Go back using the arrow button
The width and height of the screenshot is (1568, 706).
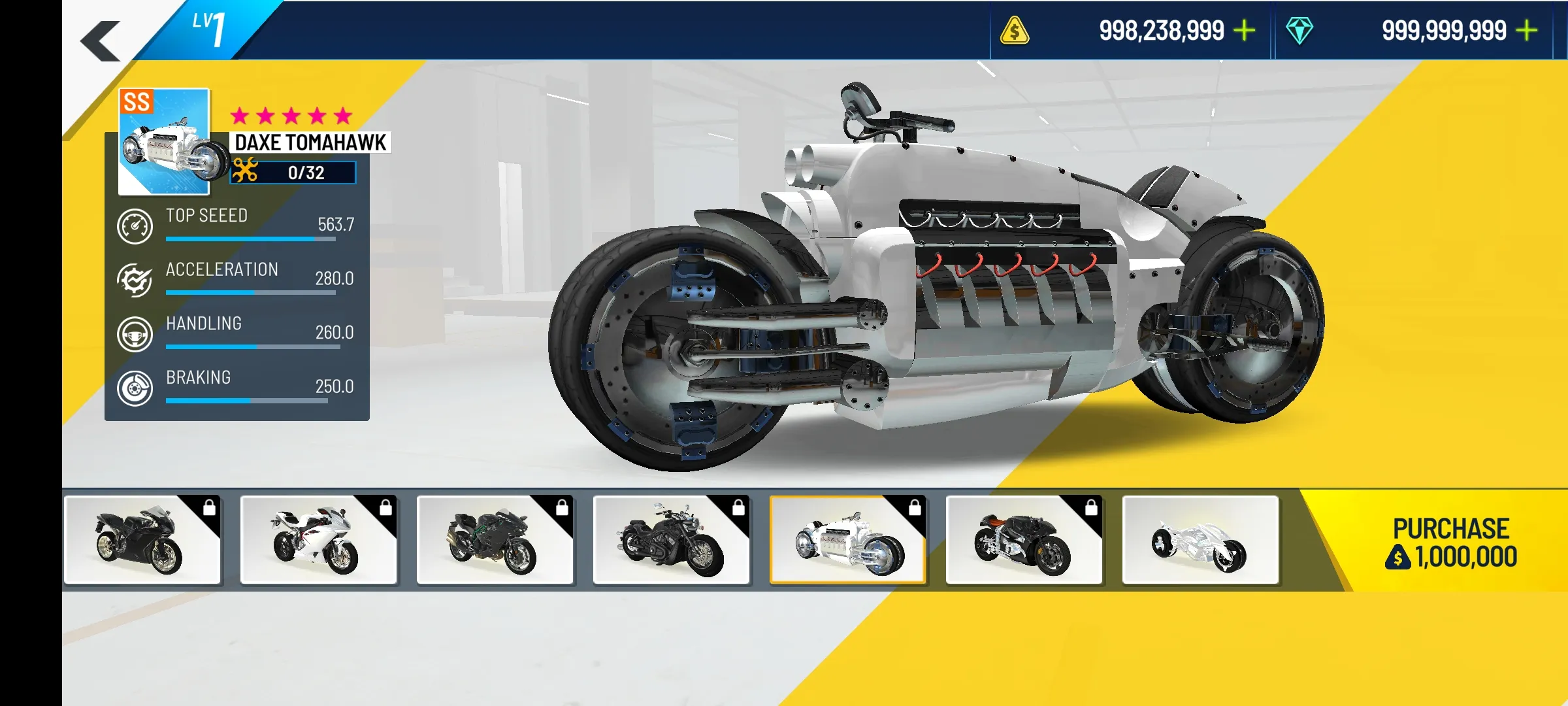[101, 41]
